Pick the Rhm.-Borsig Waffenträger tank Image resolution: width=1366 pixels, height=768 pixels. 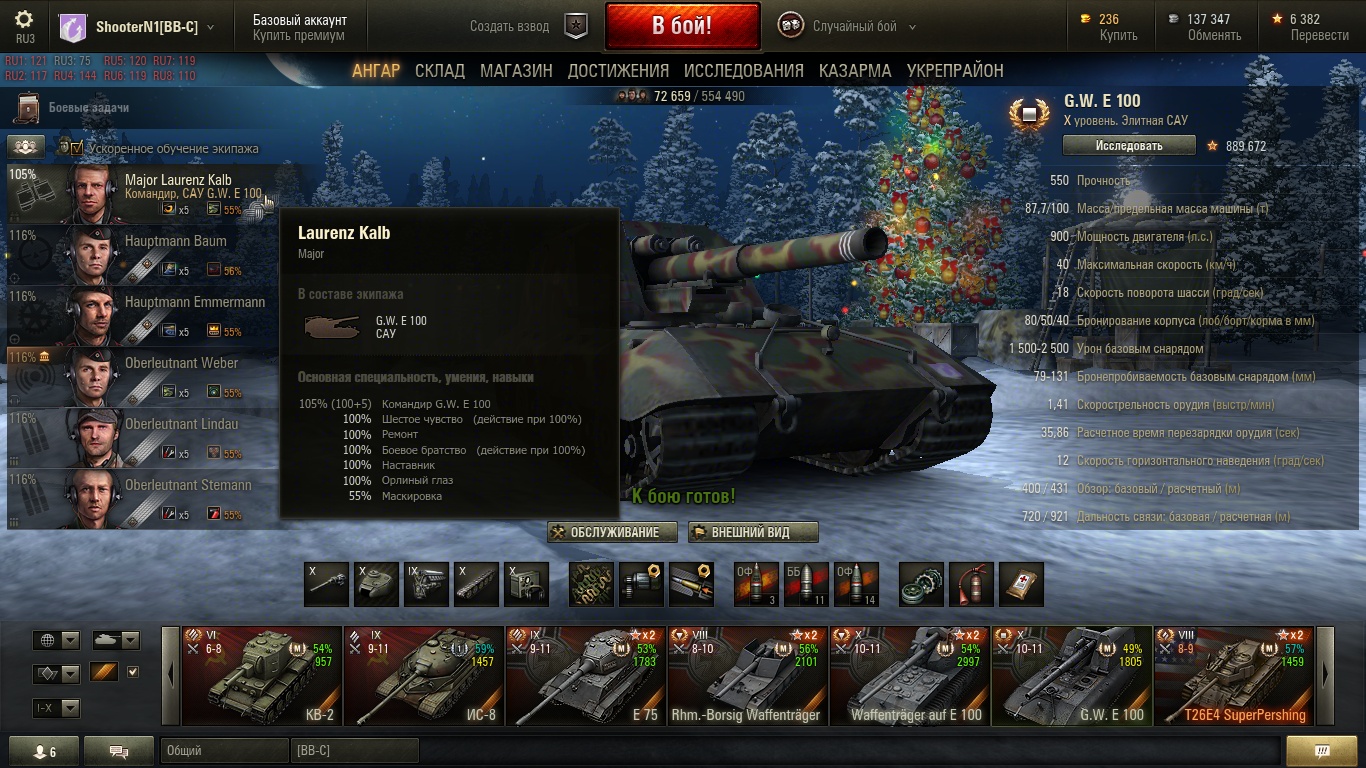coord(748,675)
